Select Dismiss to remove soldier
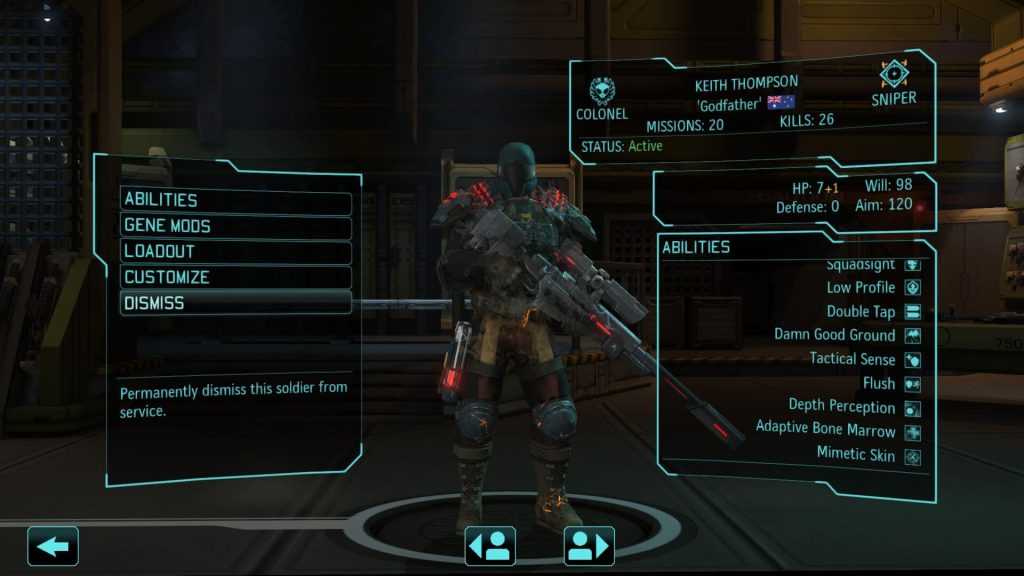1024x576 pixels. tap(236, 302)
